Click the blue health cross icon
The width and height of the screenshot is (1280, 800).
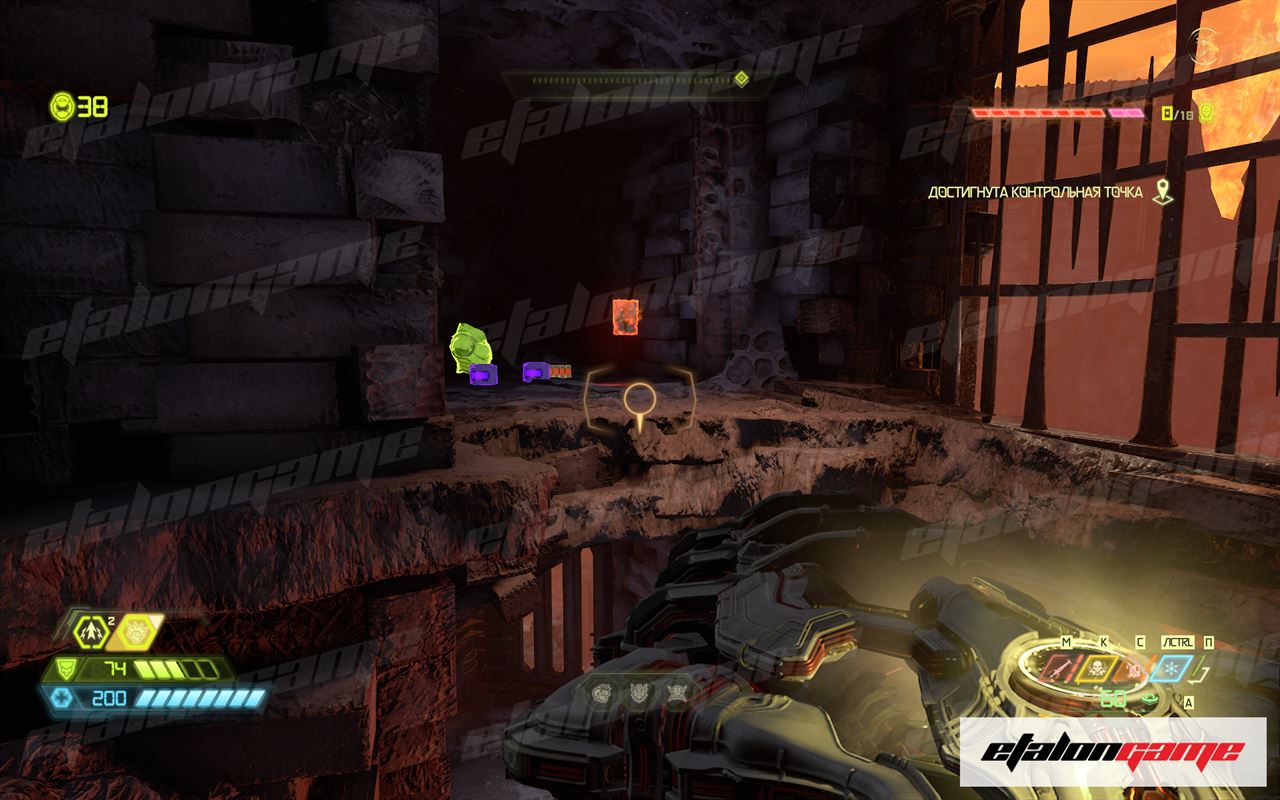pyautogui.click(x=62, y=697)
